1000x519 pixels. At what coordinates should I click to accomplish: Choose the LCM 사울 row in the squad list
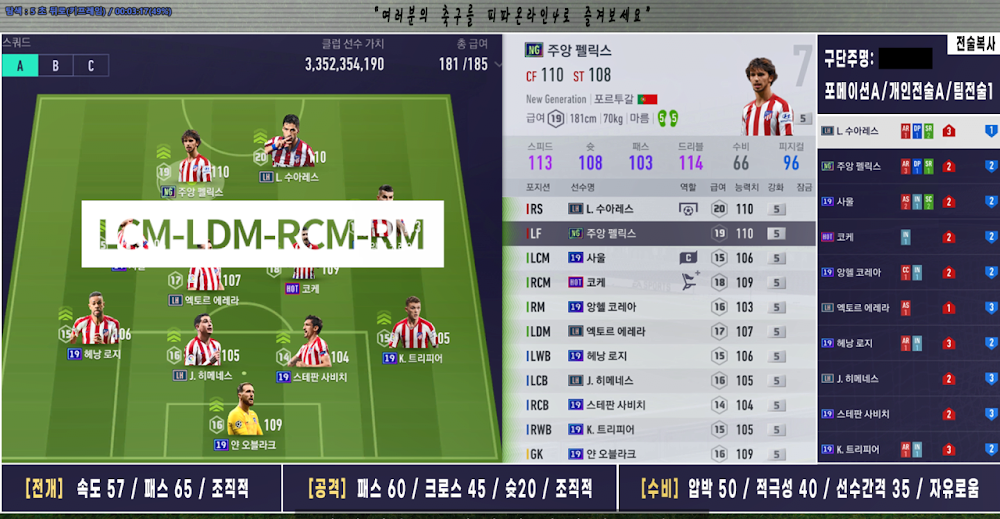coord(660,258)
